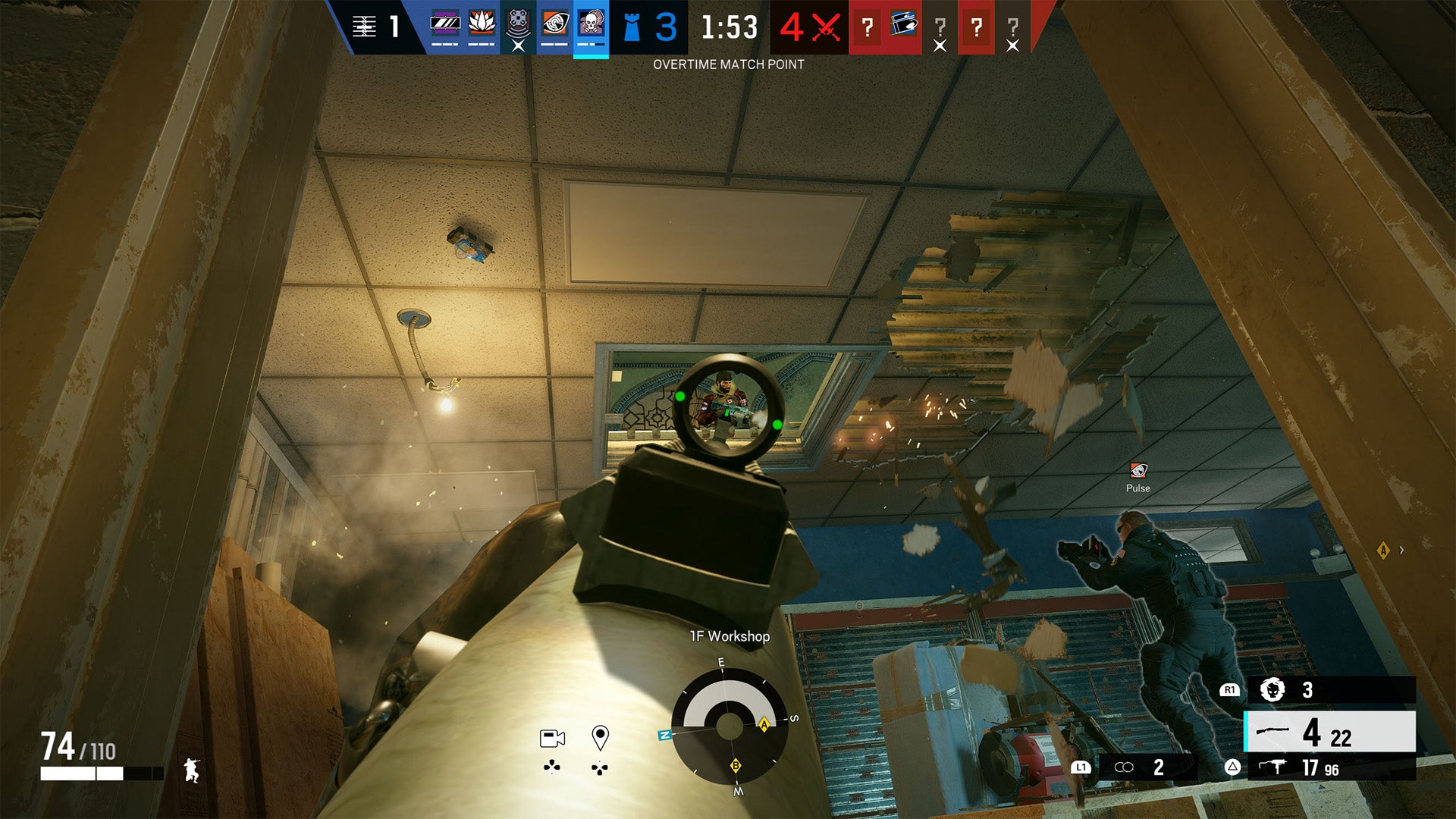The height and width of the screenshot is (819, 1456).
Task: Click the location ping marker icon
Action: click(600, 739)
